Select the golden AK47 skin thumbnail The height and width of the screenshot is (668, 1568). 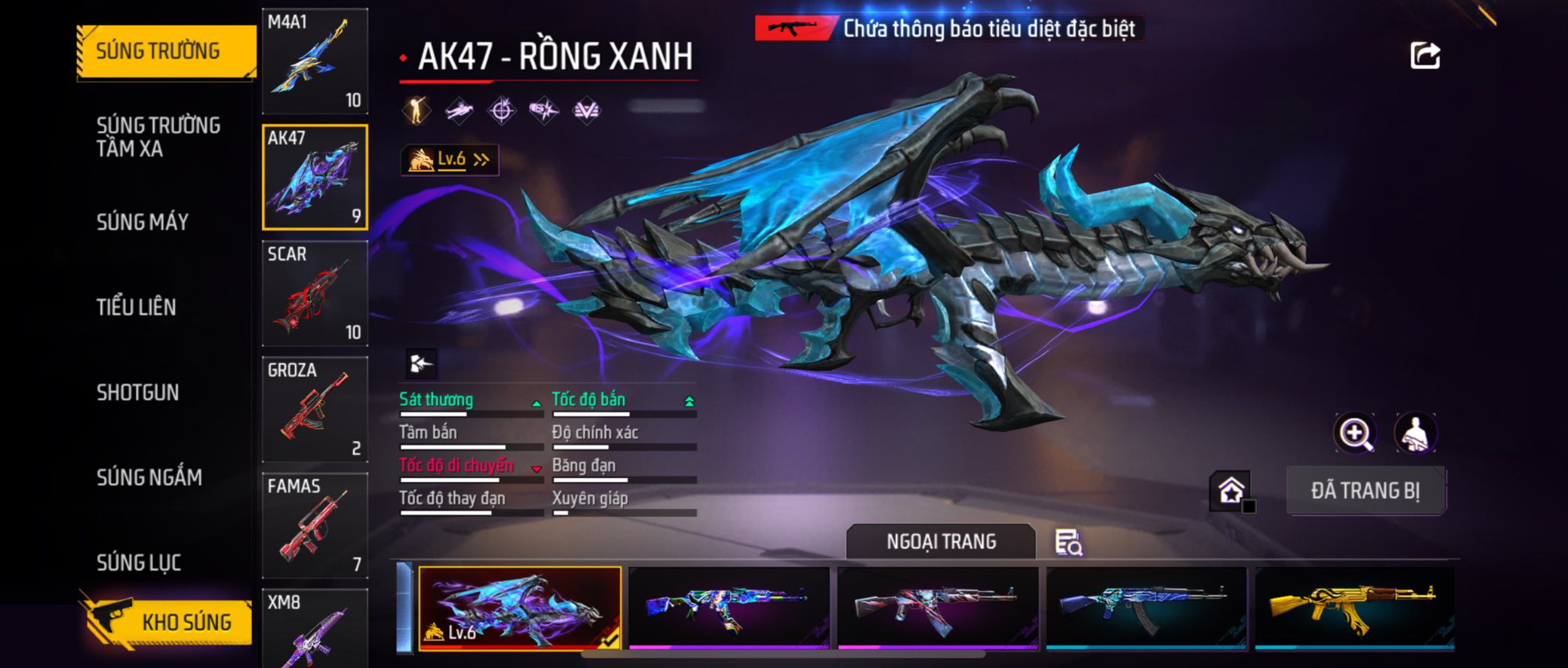(1354, 607)
